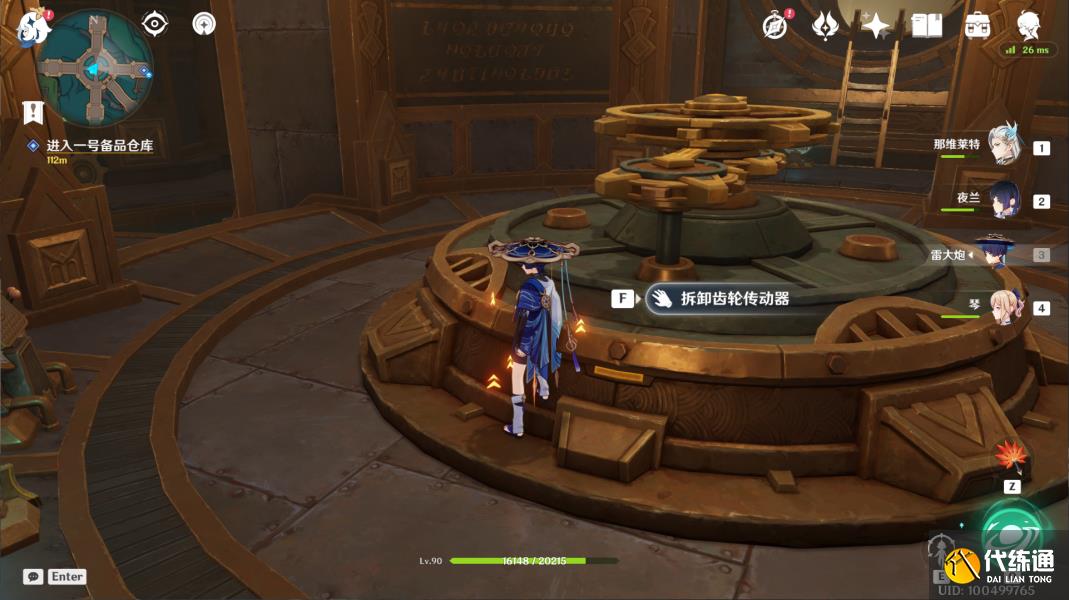Viewport: 1069px width, 600px height.
Task: Switch to party member 琴
Action: [1003, 307]
